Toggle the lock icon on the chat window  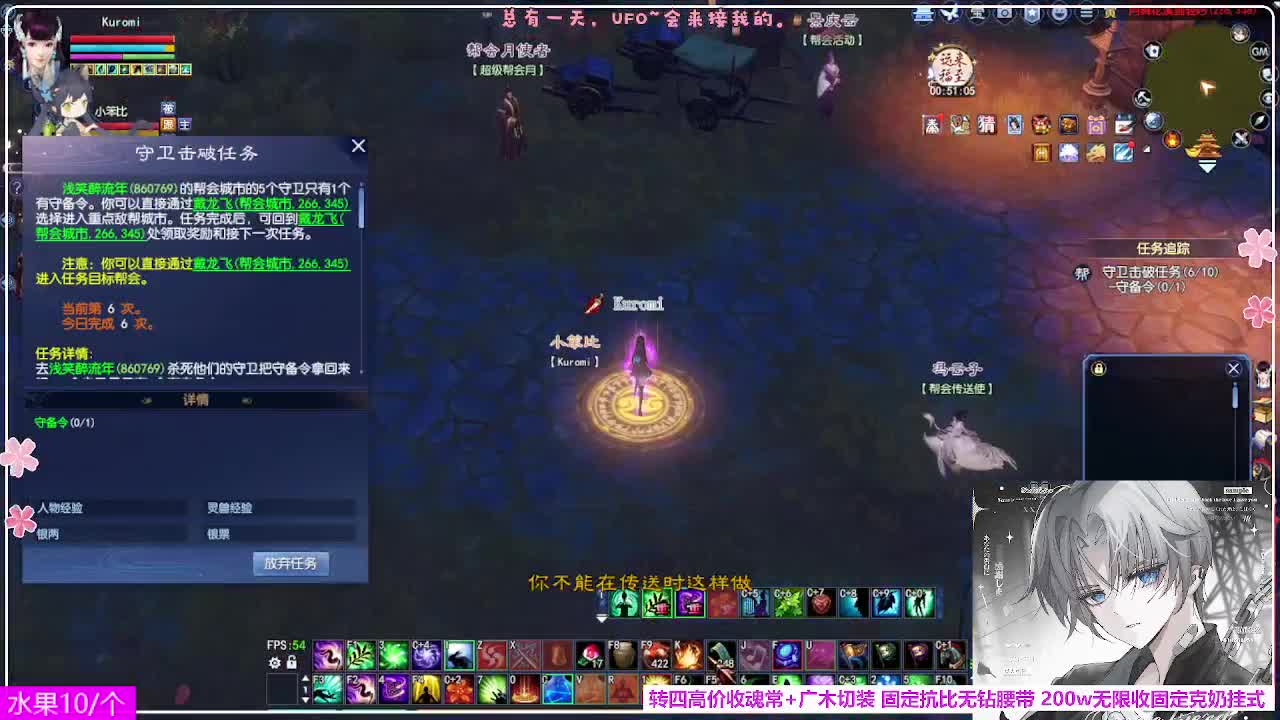(1098, 368)
